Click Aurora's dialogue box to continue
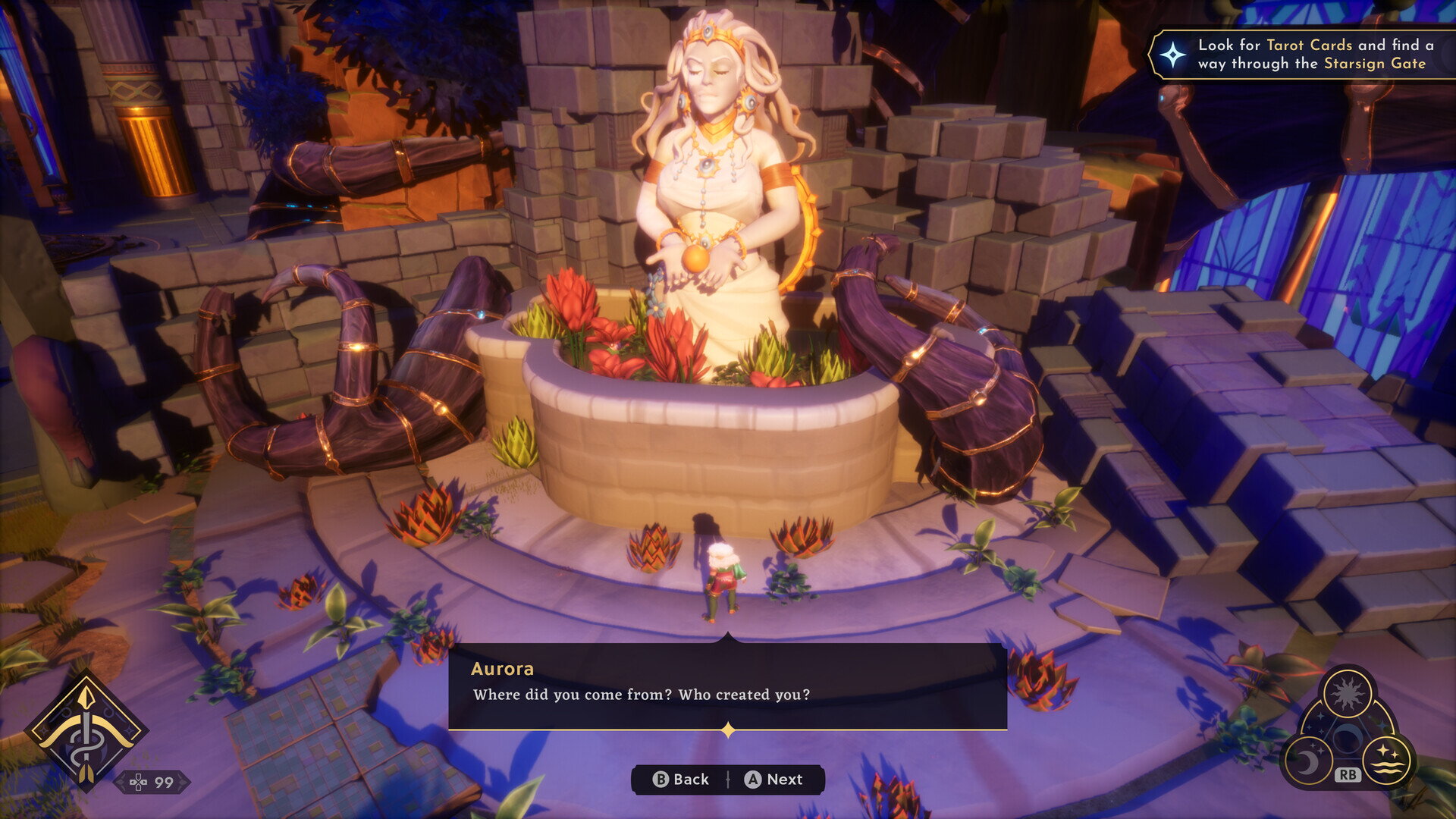The width and height of the screenshot is (1456, 819). click(727, 686)
